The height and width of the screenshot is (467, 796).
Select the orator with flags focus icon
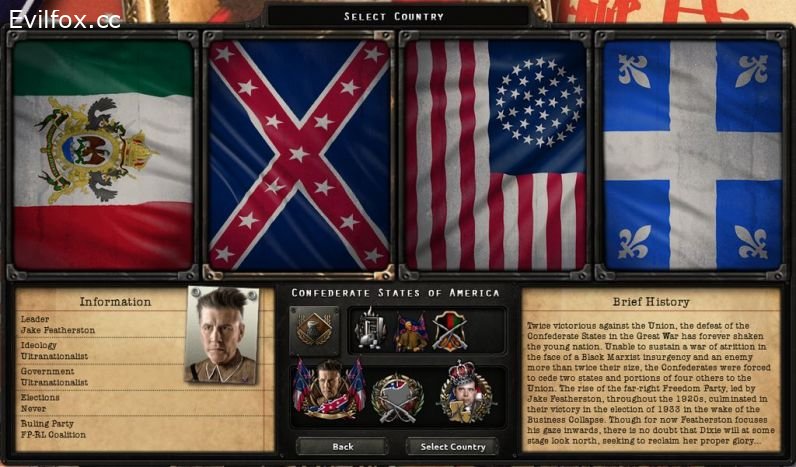[x=410, y=331]
